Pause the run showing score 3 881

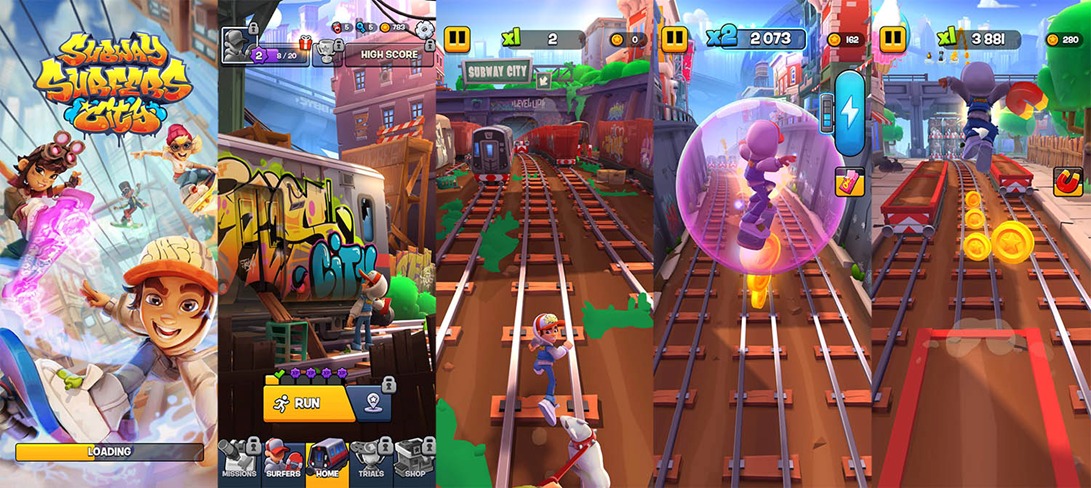pos(892,39)
